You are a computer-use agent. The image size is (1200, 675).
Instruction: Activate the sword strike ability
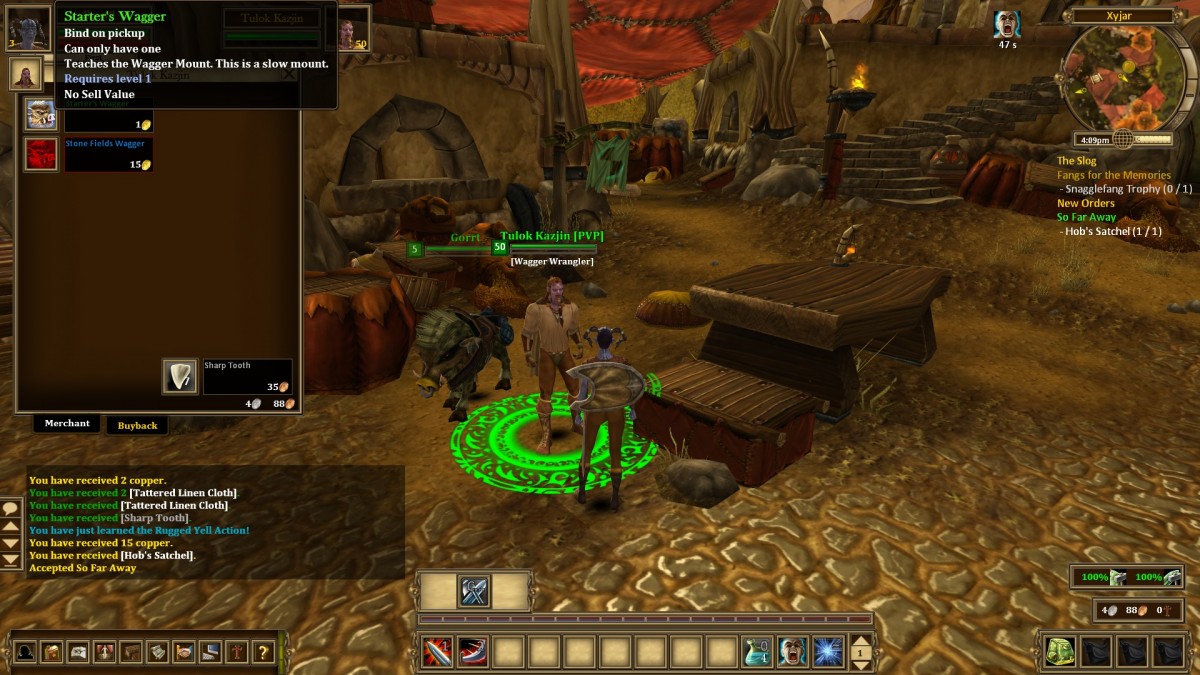tap(437, 652)
